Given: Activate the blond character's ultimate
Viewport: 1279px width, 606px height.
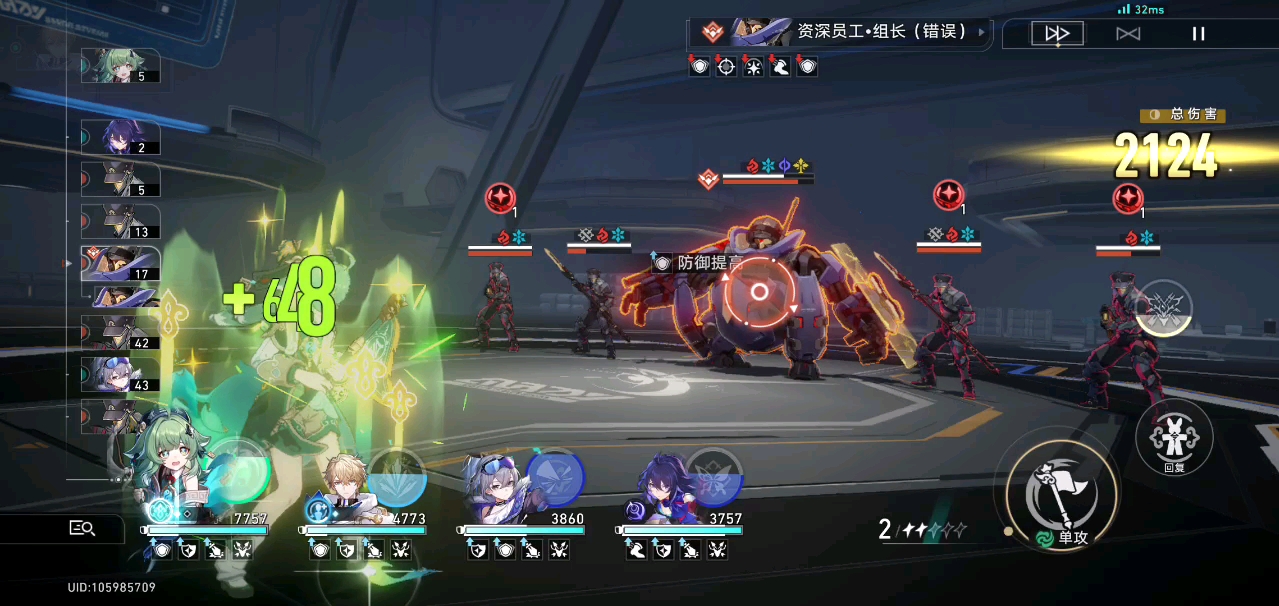Looking at the screenshot, I should pos(397,476).
